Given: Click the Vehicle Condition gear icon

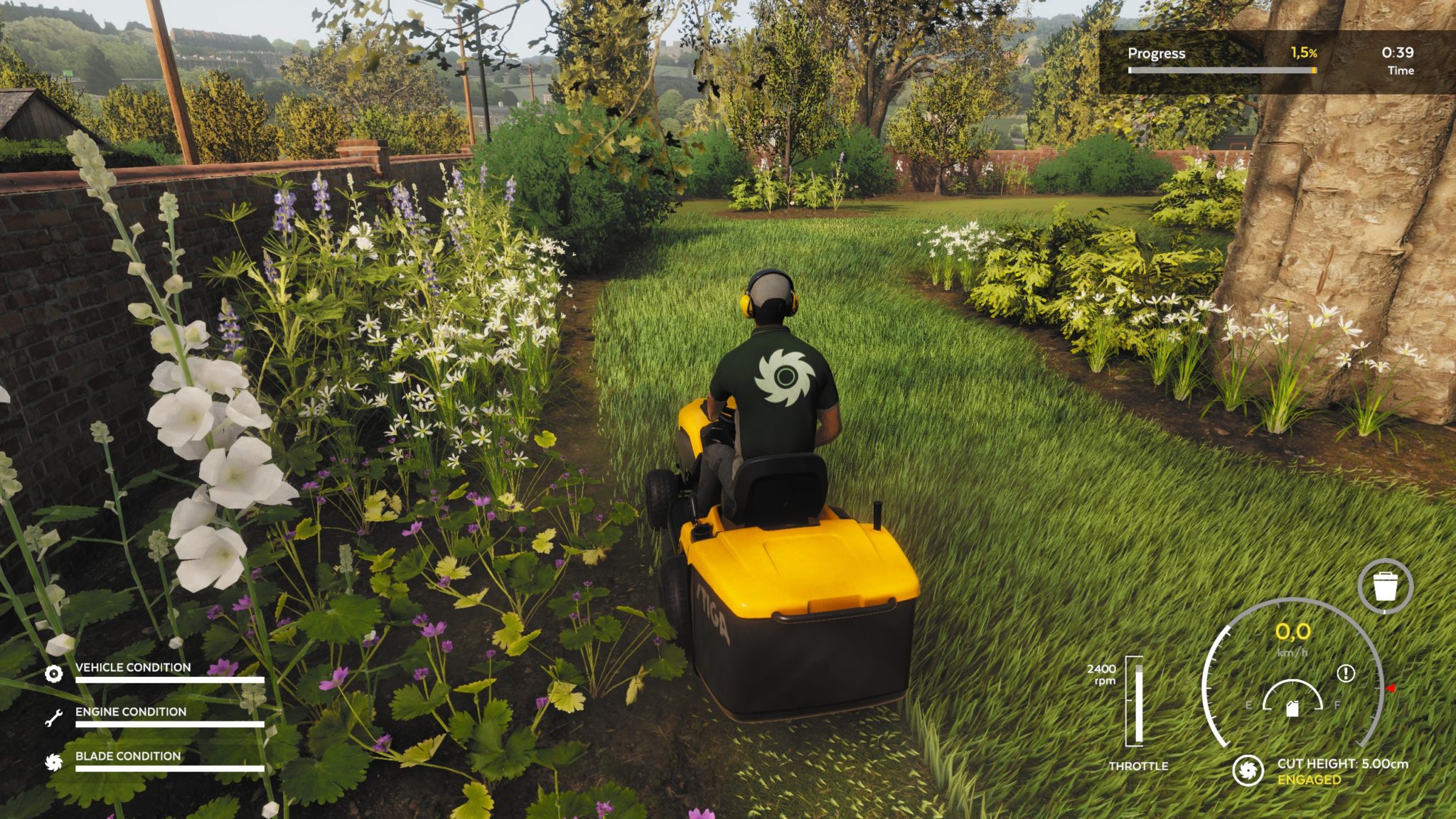Looking at the screenshot, I should (x=53, y=673).
